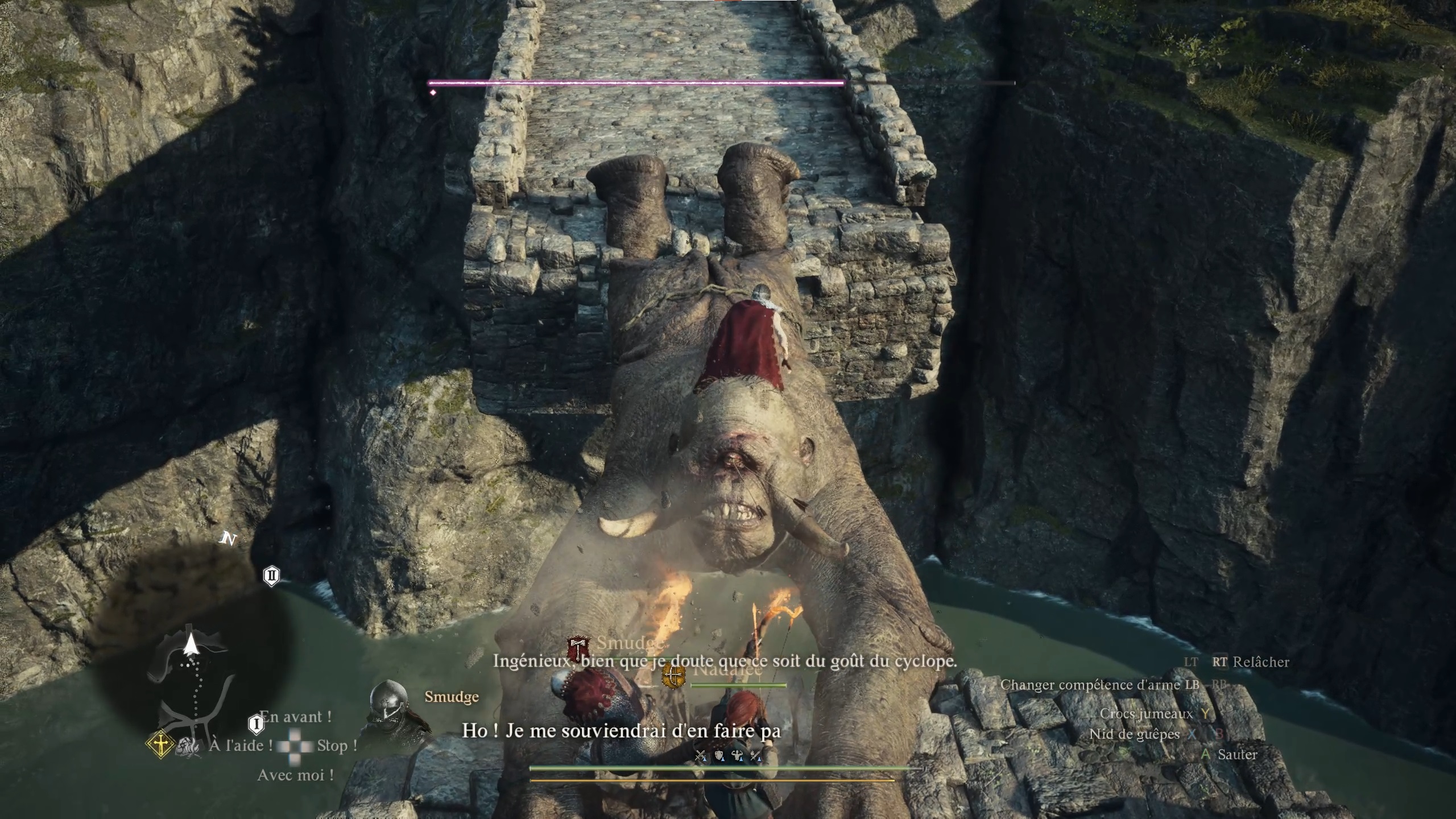Enable the paw command icon near the compass

188,745
